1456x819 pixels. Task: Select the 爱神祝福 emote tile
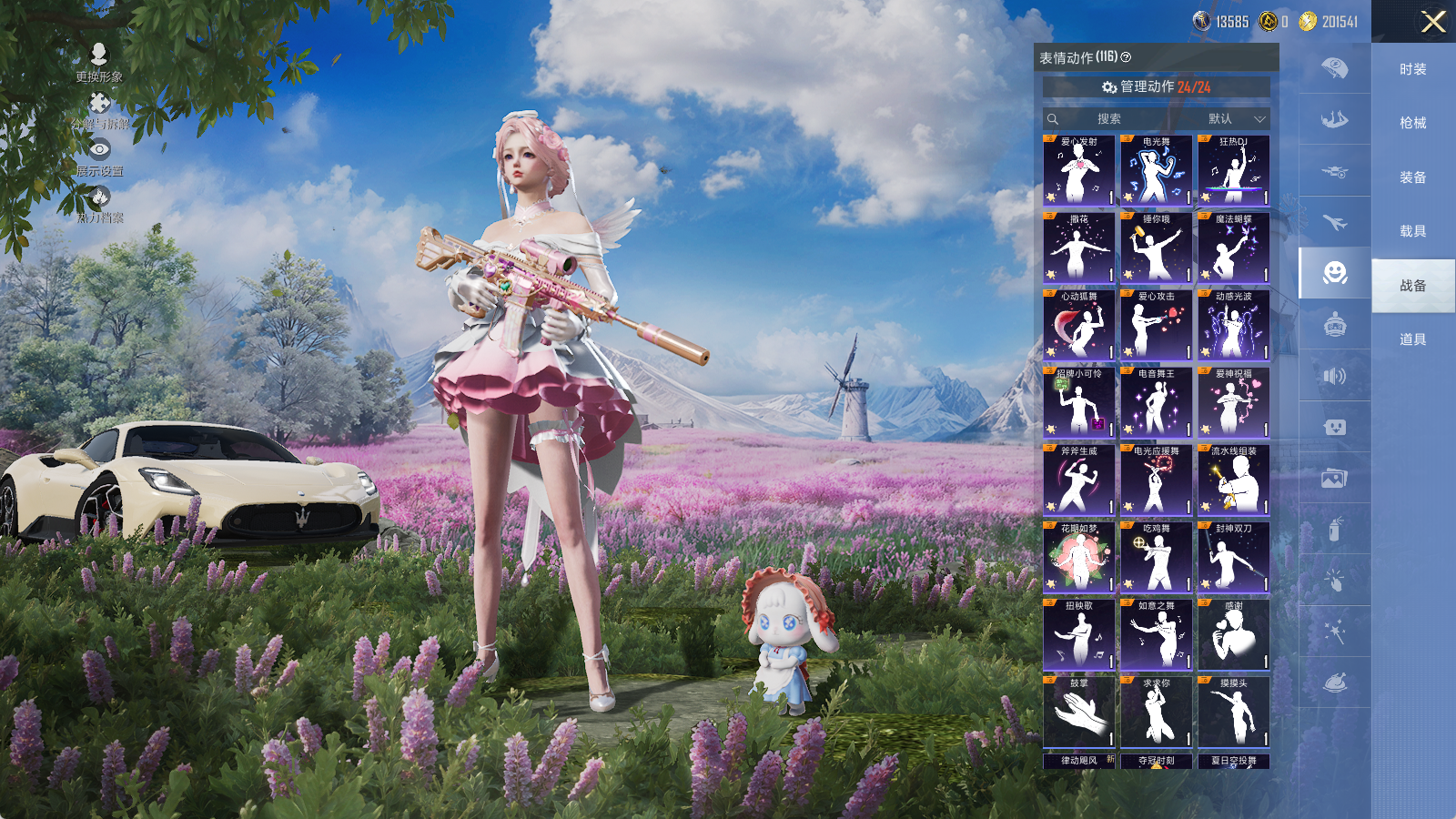[x=1233, y=403]
